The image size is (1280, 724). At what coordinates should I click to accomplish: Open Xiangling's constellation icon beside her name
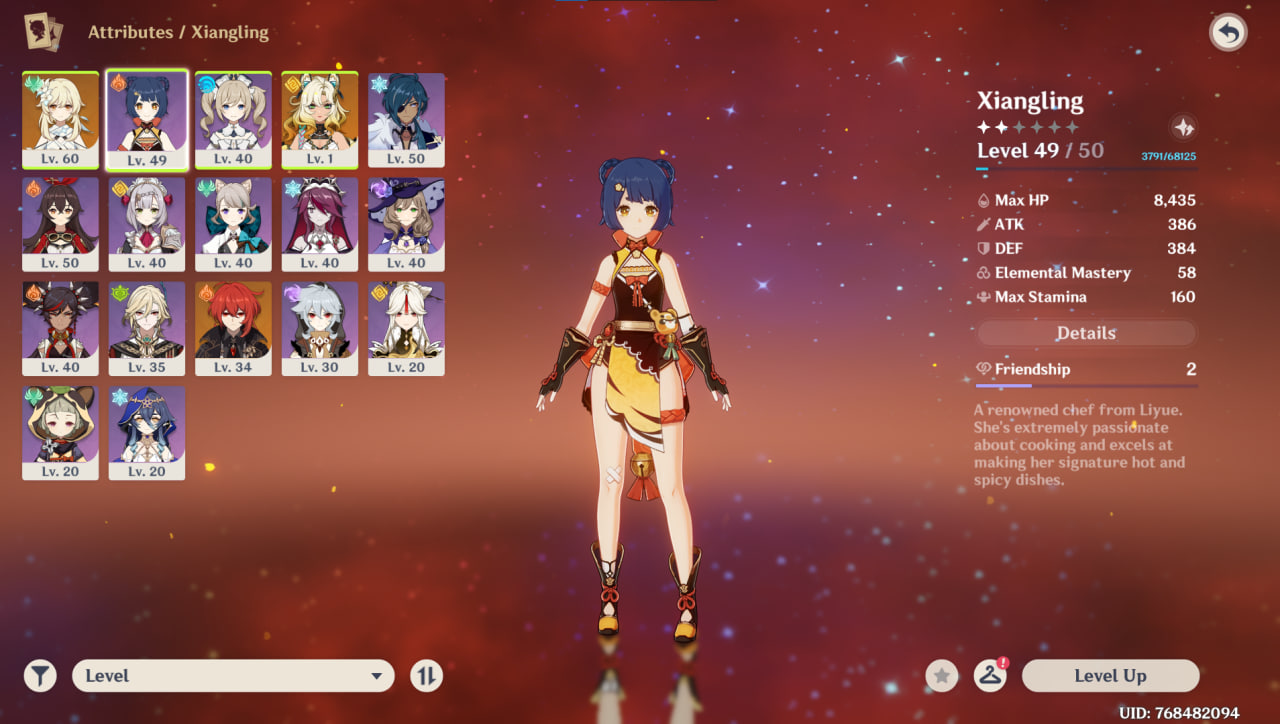click(x=1183, y=127)
